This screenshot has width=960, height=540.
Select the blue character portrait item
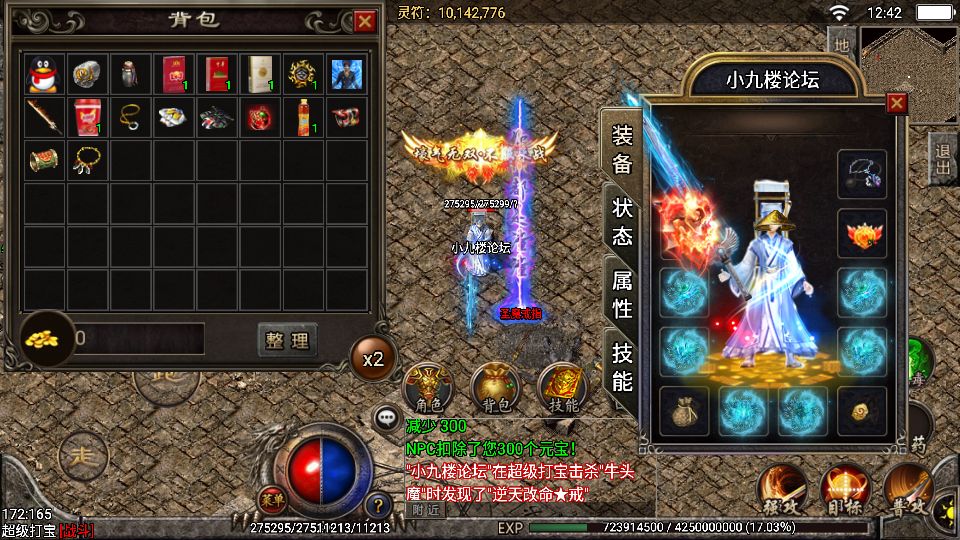346,73
